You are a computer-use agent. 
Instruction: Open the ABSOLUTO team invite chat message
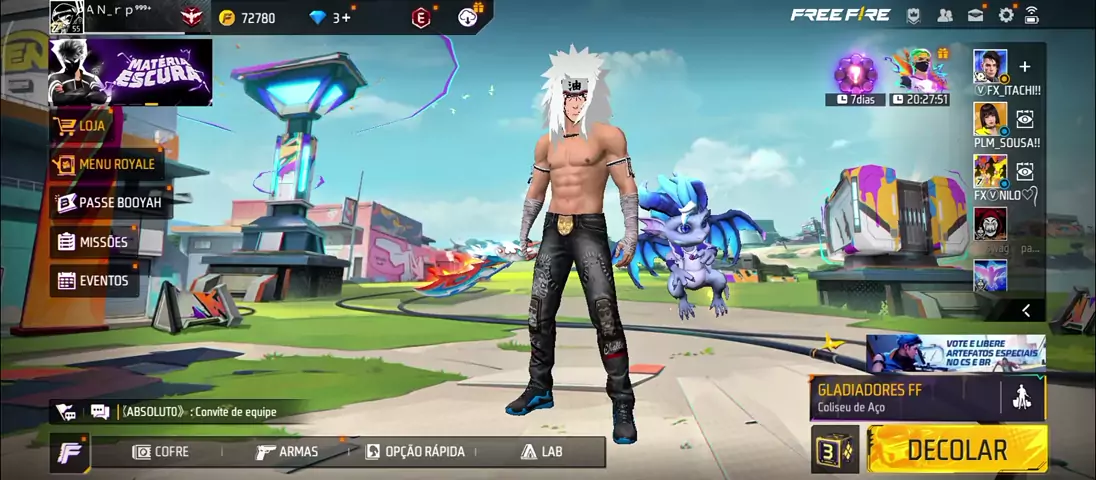[198, 411]
